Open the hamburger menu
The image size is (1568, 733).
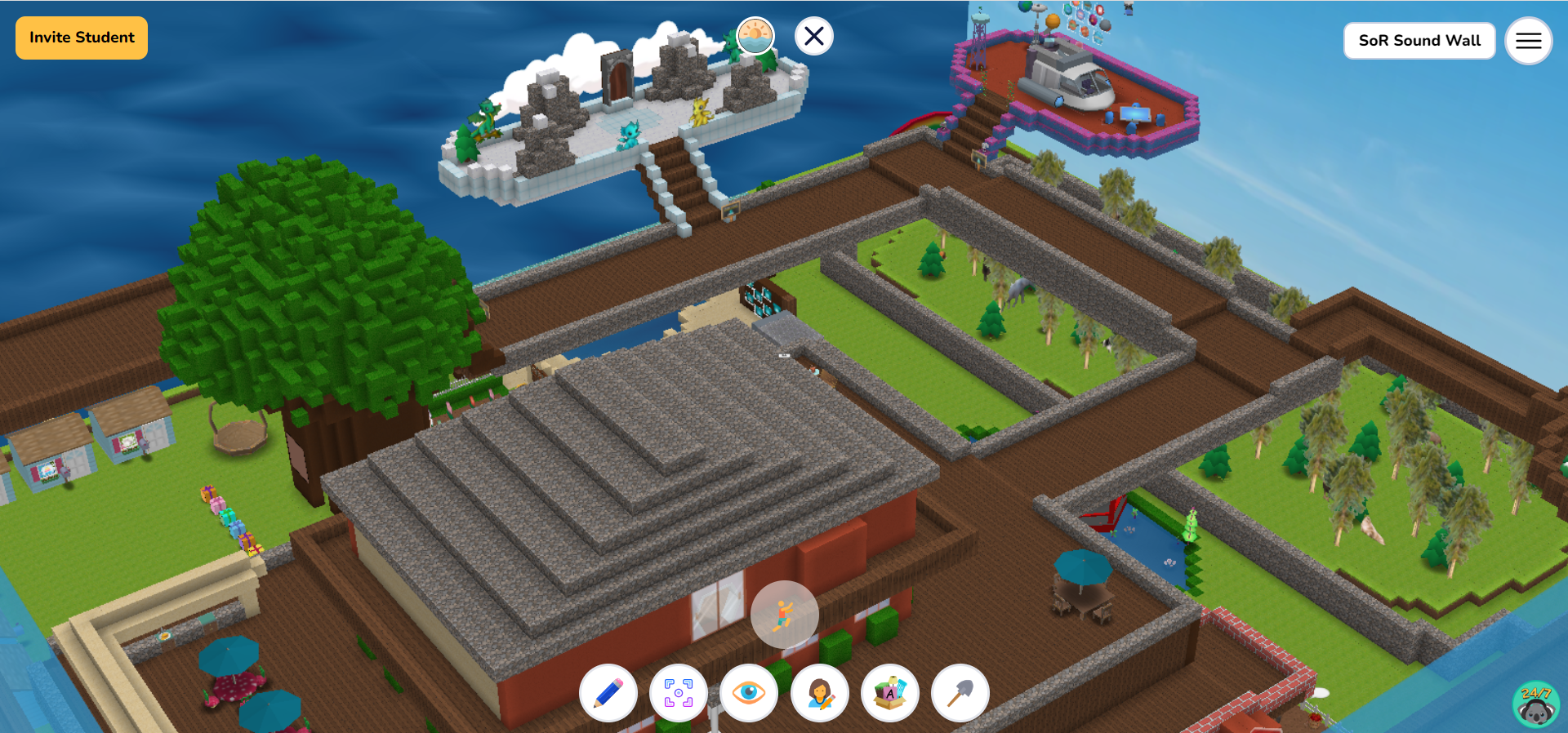click(1528, 40)
